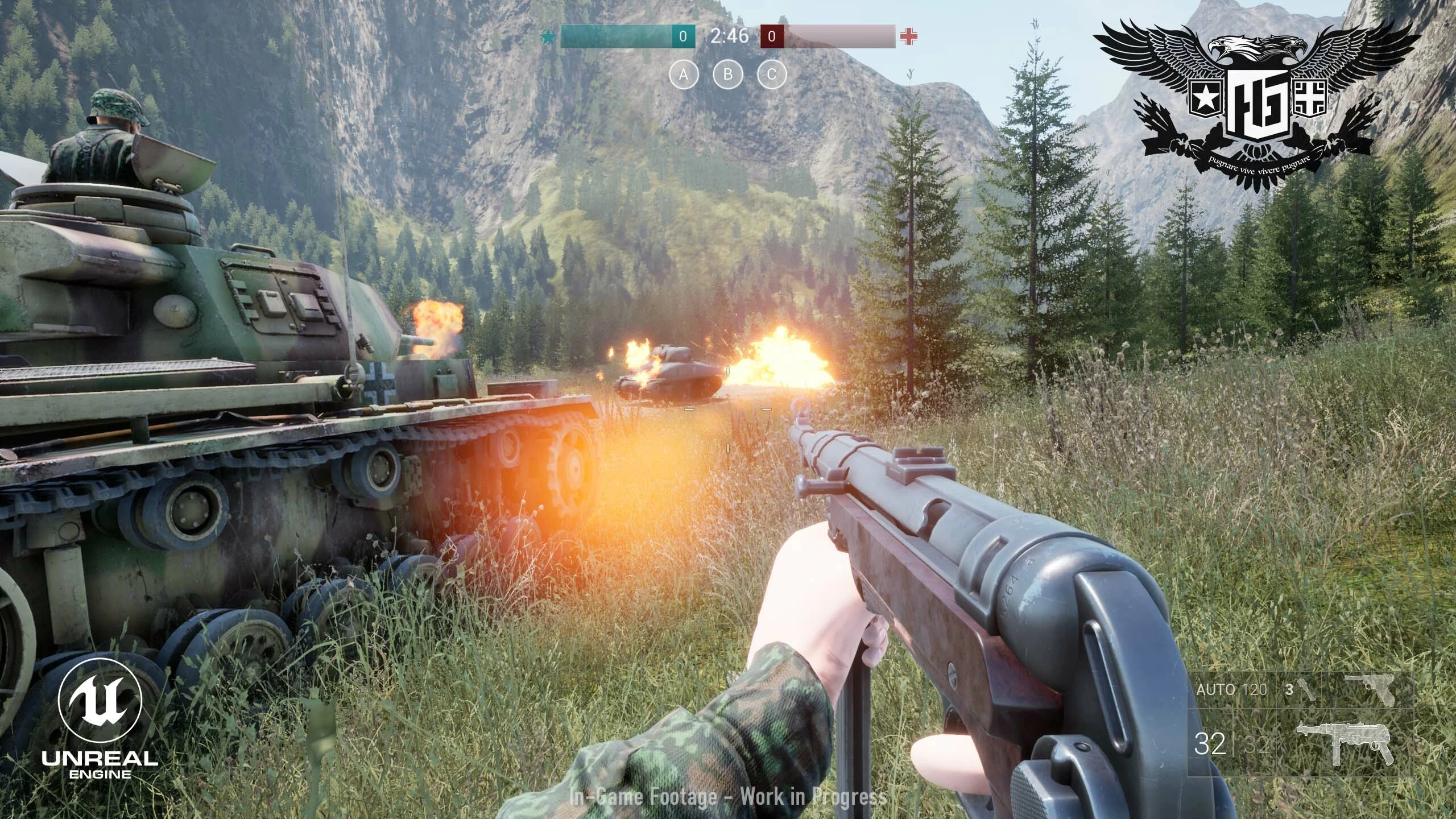Toggle the AUTO fire mode indicator
Viewport: 1456px width, 819px height.
(1215, 689)
